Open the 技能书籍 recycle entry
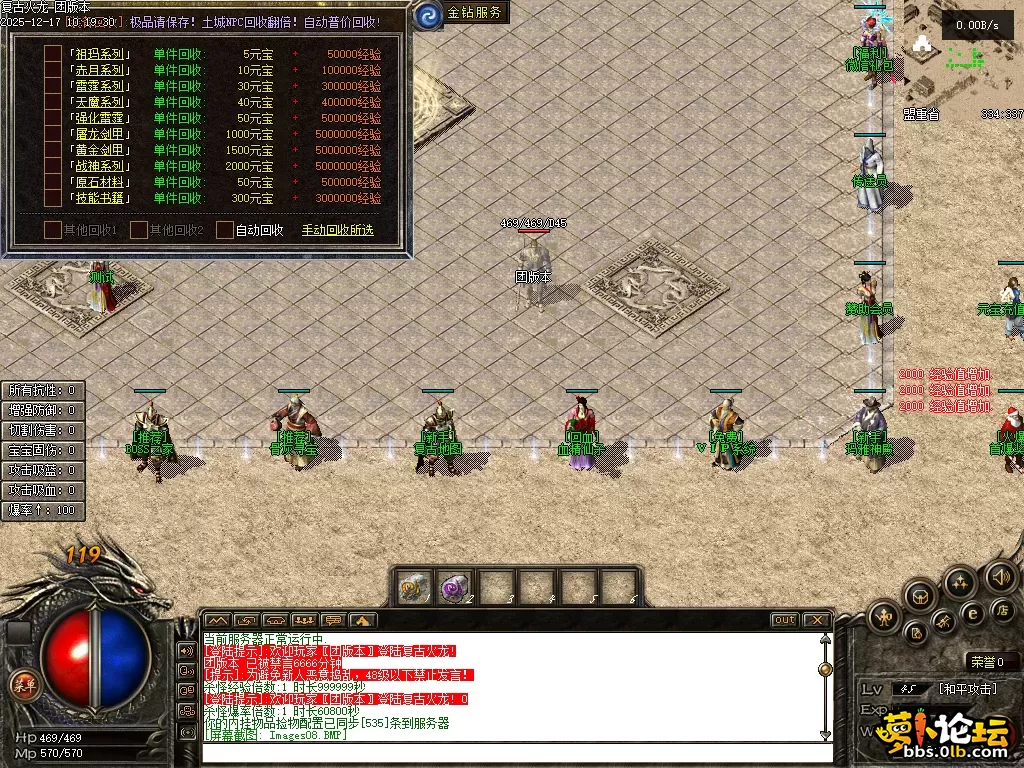Viewport: 1024px width, 768px height. [98, 198]
